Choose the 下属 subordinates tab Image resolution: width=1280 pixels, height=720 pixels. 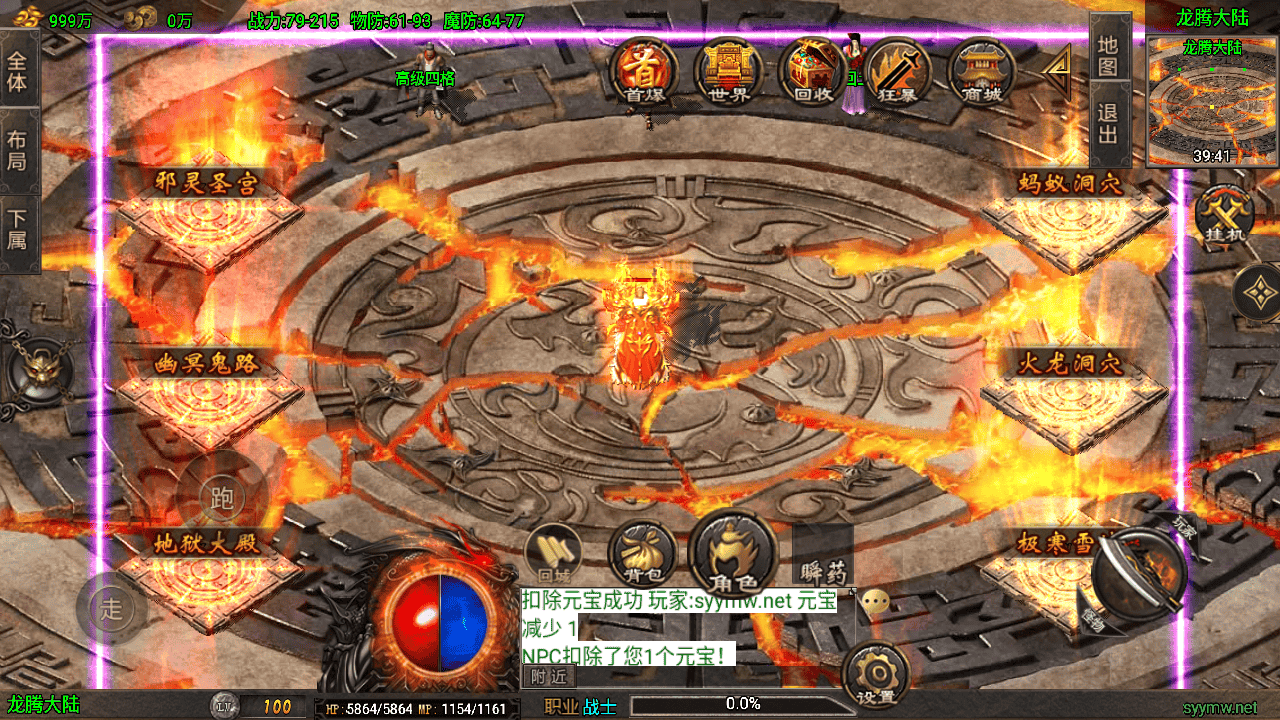(17, 228)
